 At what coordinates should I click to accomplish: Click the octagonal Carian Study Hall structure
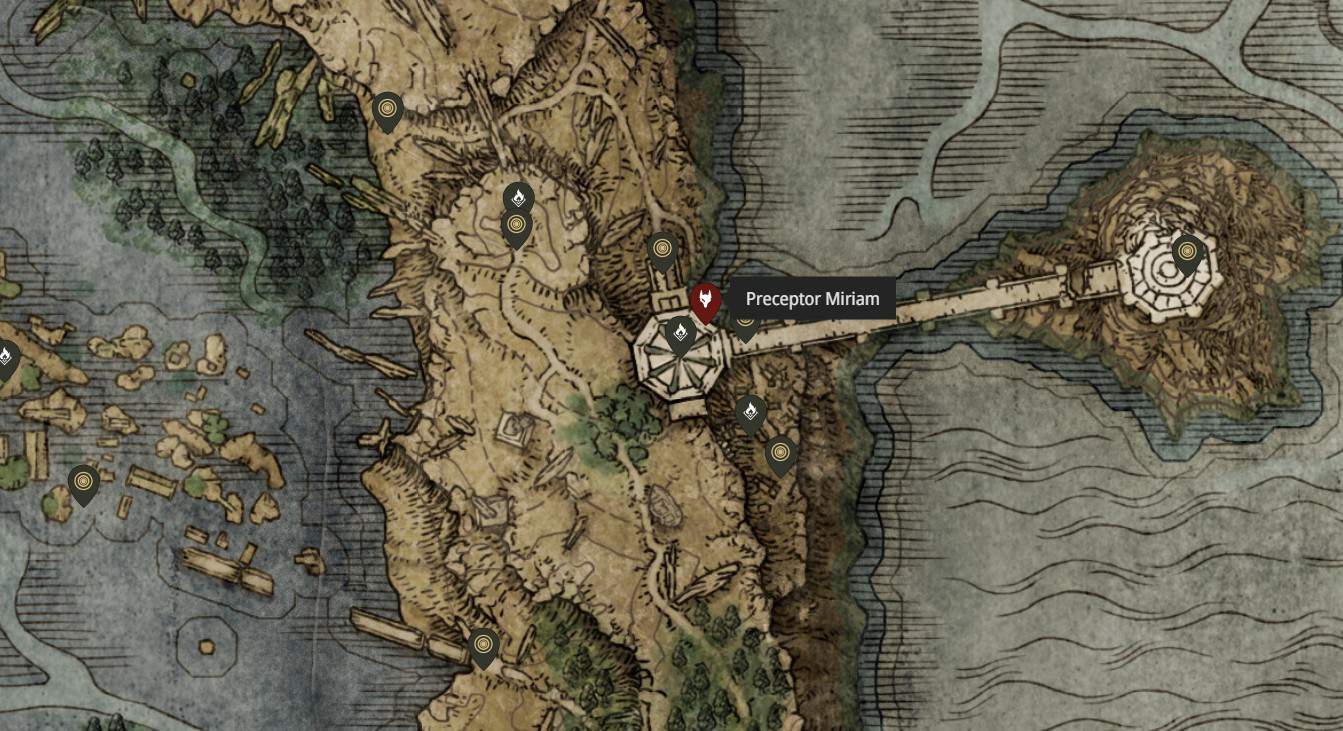pyautogui.click(x=678, y=365)
